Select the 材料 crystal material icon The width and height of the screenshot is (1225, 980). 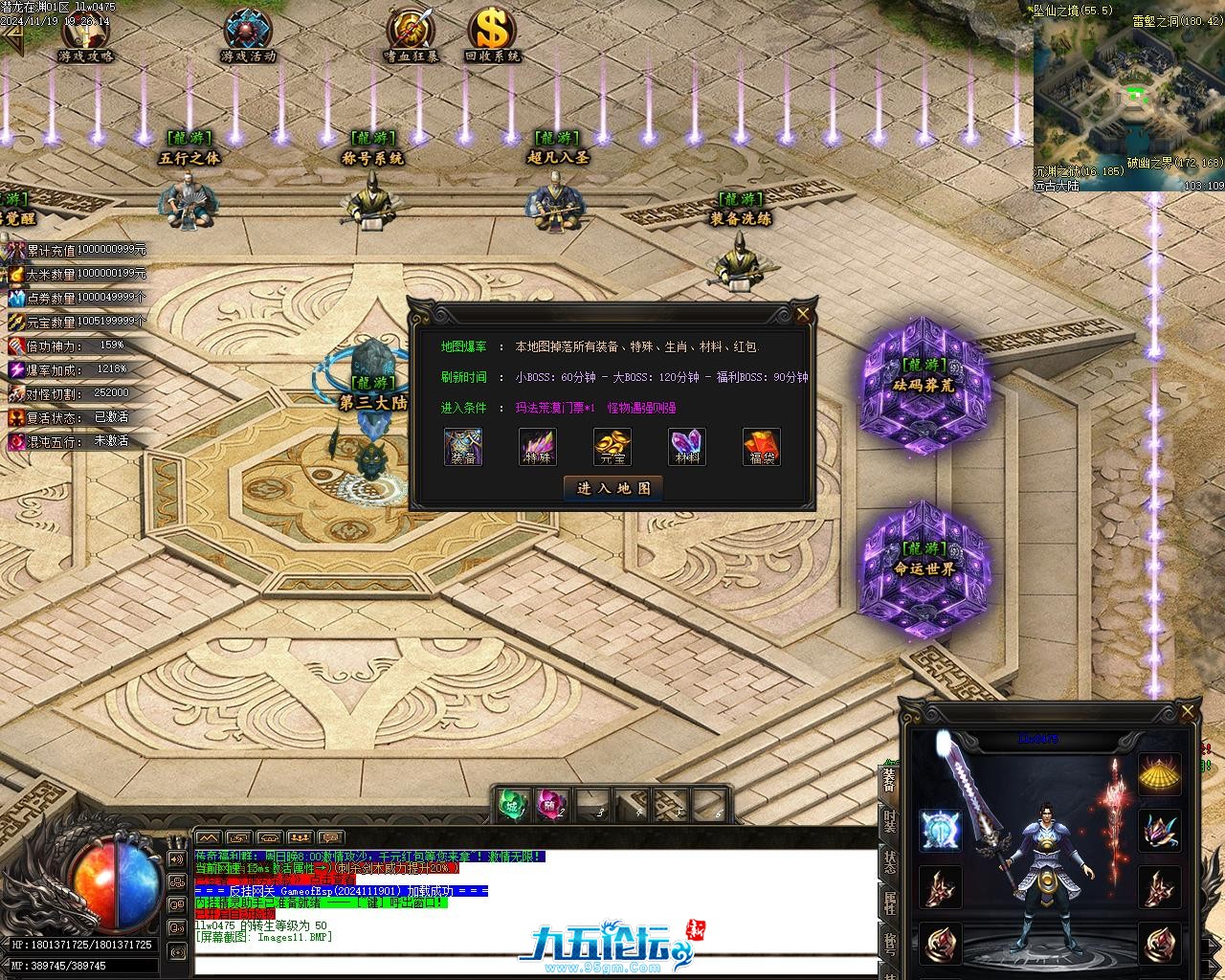click(687, 447)
